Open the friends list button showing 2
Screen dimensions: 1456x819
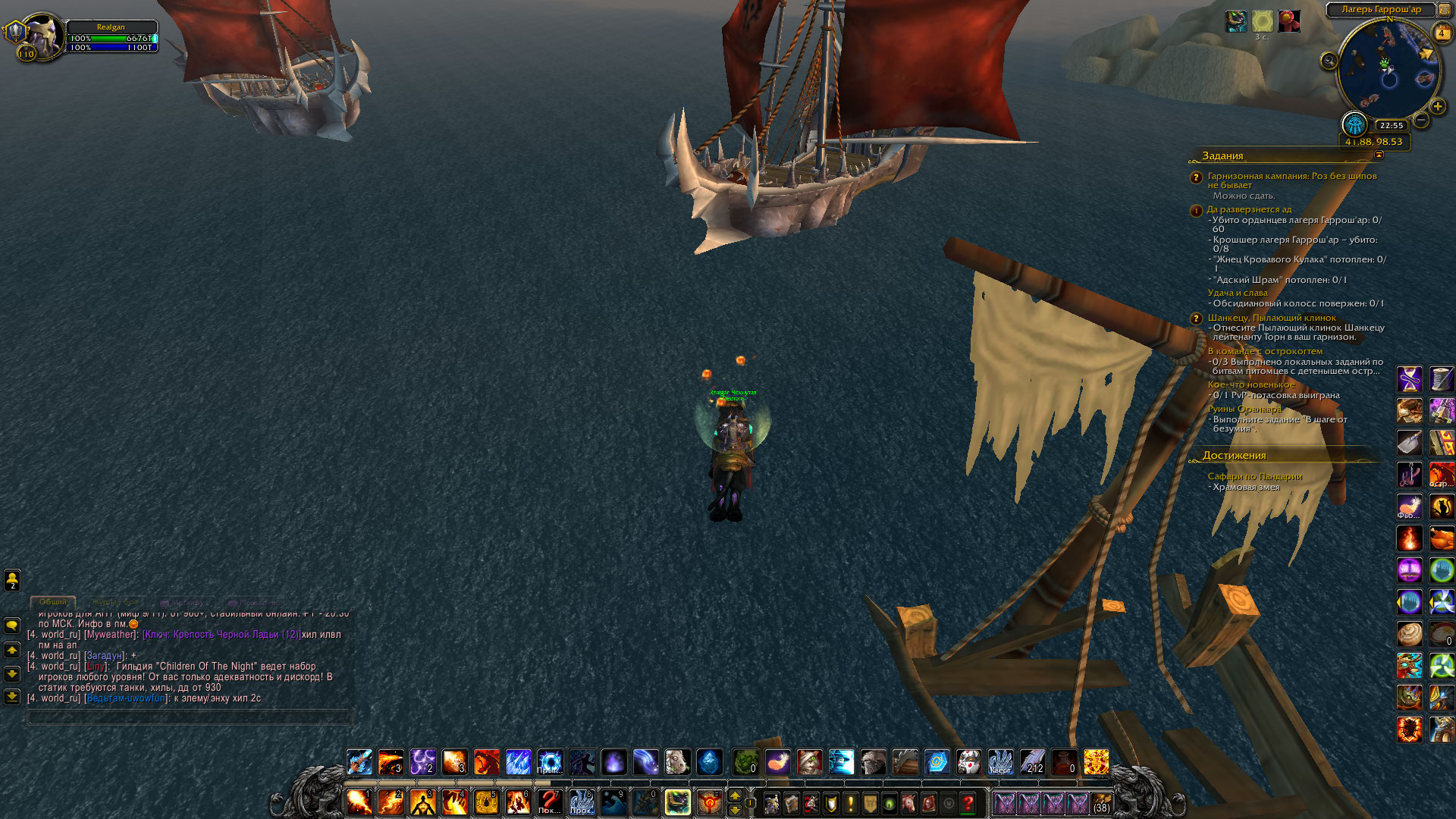12,580
